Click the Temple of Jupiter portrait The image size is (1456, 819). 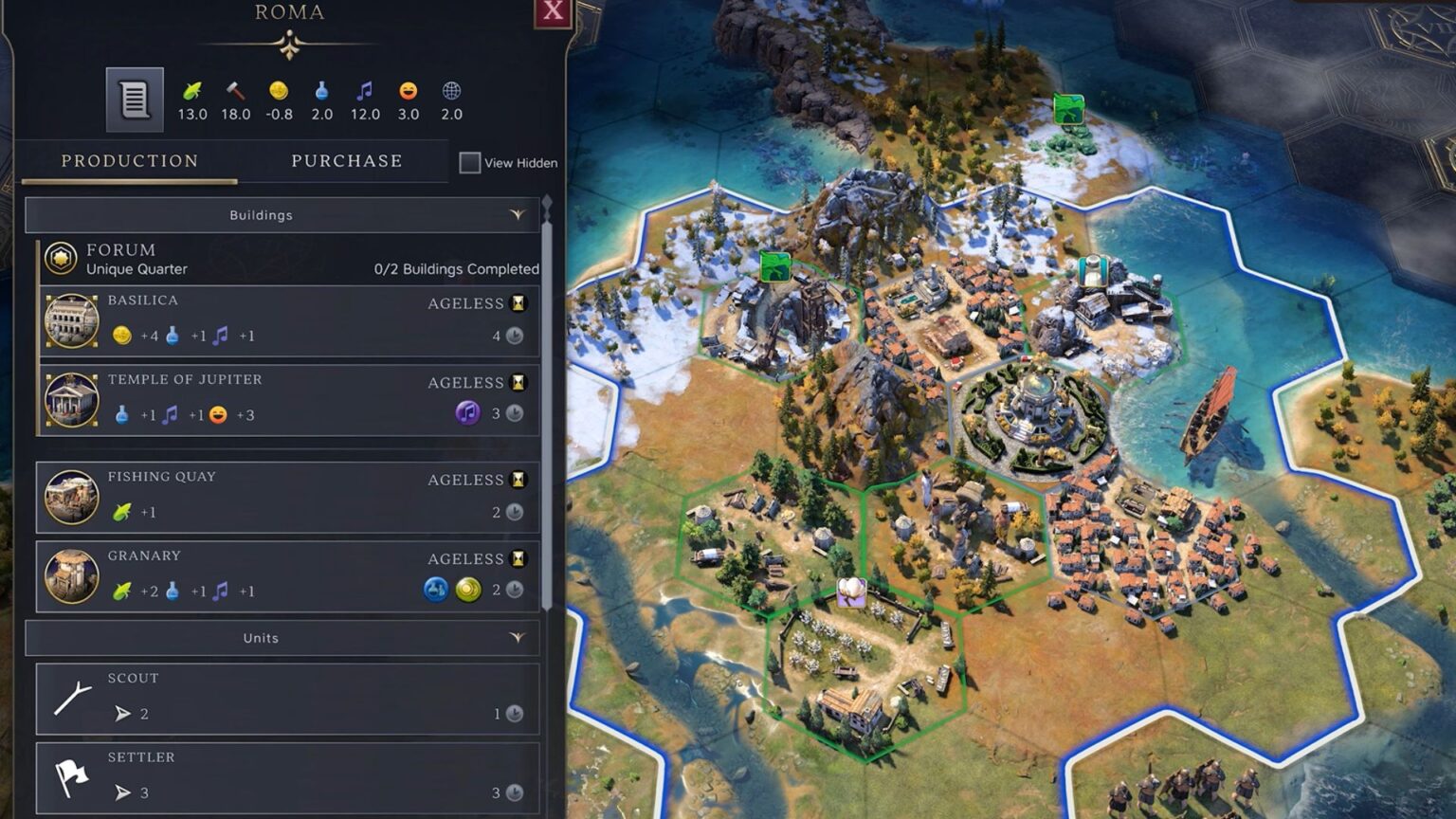(x=70, y=400)
